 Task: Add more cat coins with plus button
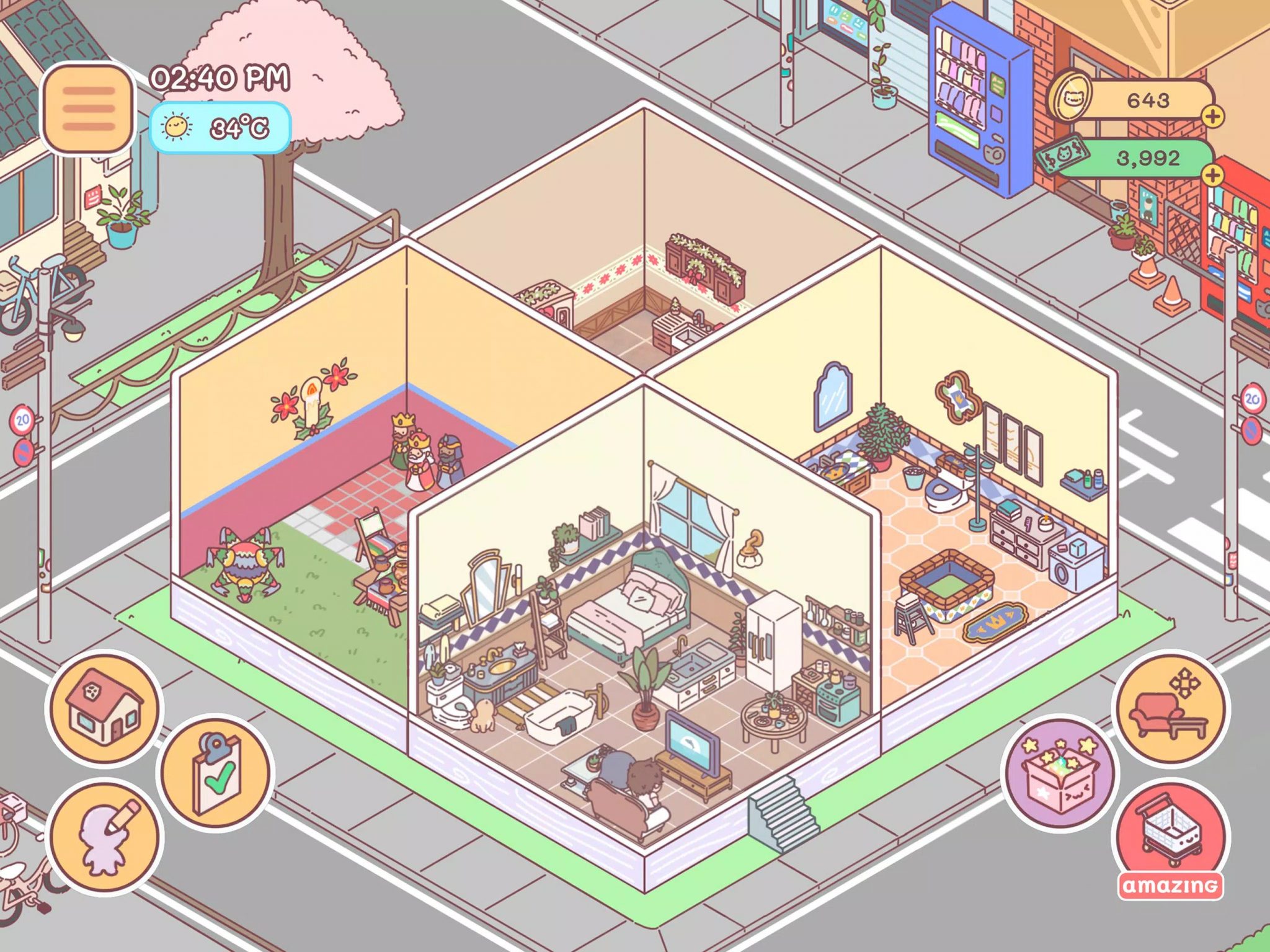click(x=1212, y=116)
